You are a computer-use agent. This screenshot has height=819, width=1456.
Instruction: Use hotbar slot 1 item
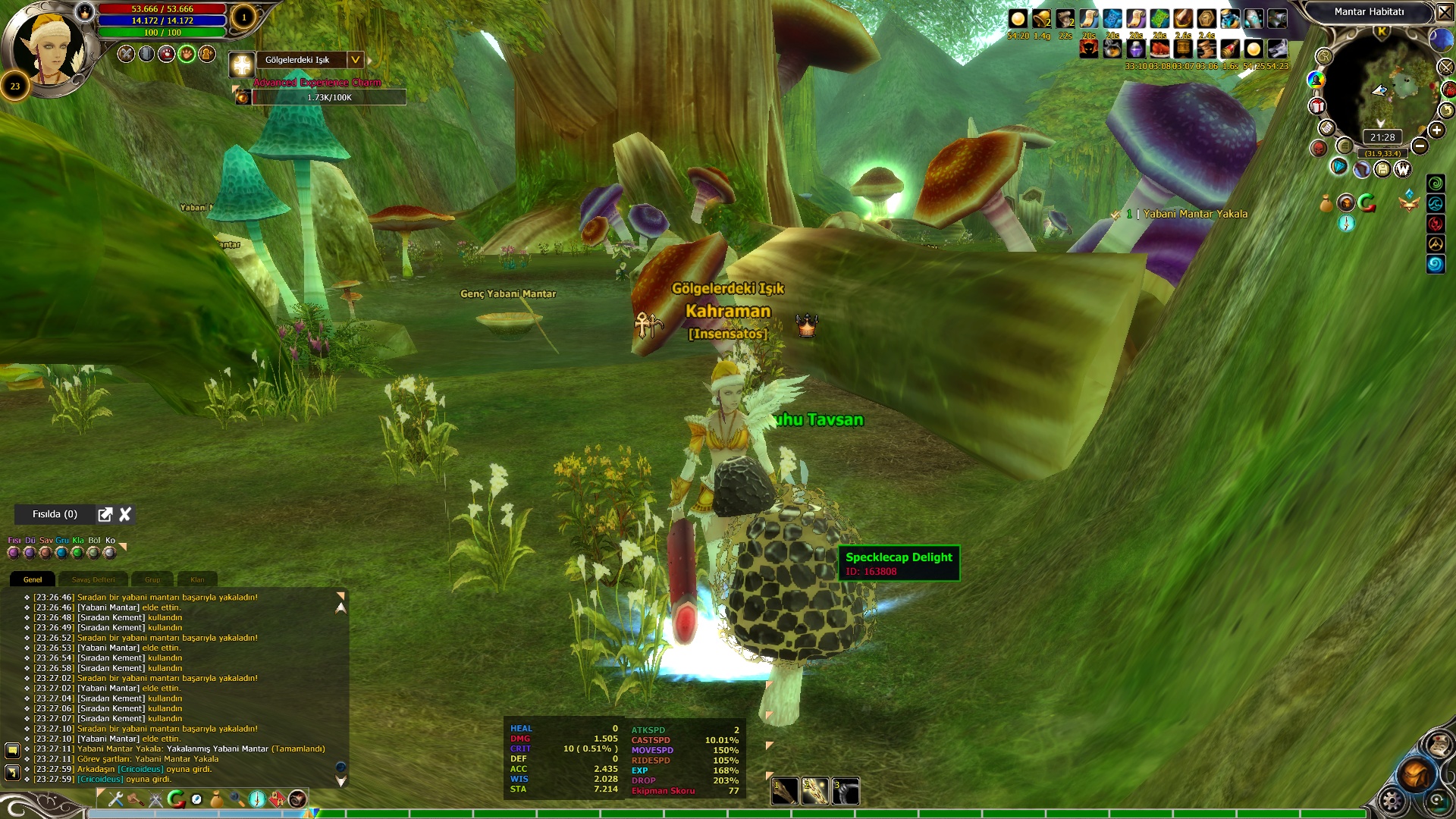click(784, 792)
